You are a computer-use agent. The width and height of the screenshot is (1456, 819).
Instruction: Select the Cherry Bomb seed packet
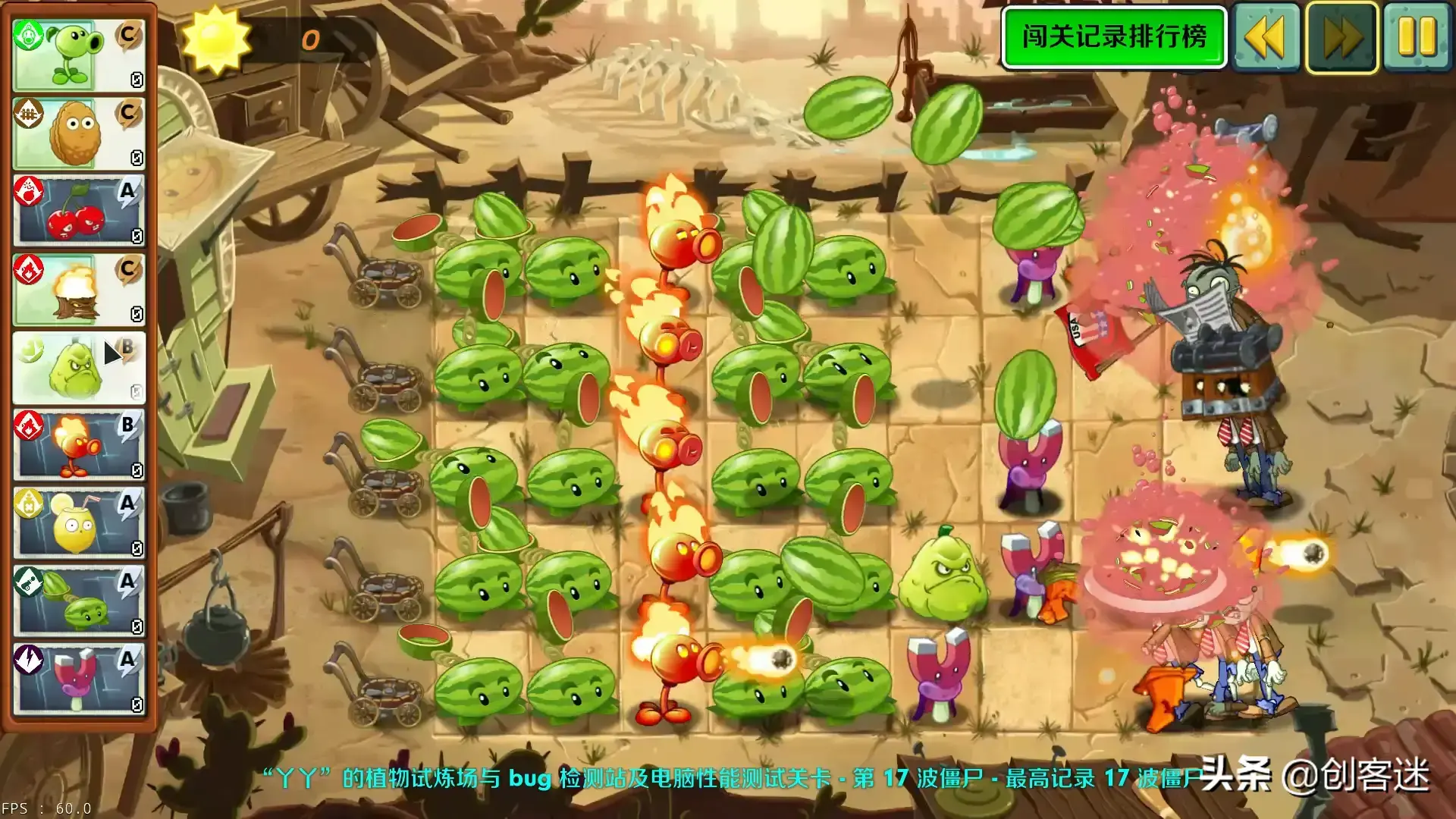click(76, 211)
